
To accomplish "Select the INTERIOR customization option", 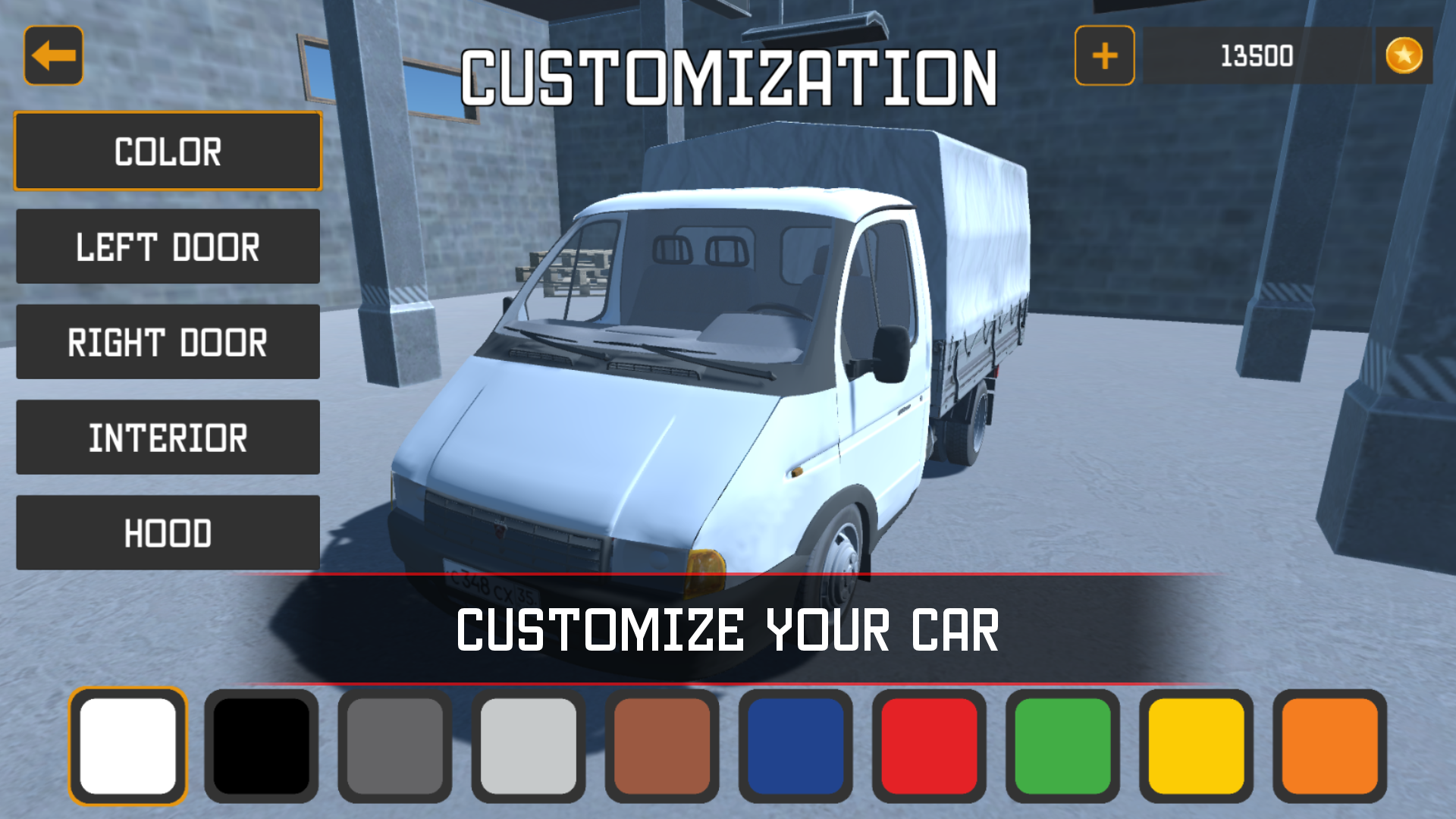I will 167,438.
